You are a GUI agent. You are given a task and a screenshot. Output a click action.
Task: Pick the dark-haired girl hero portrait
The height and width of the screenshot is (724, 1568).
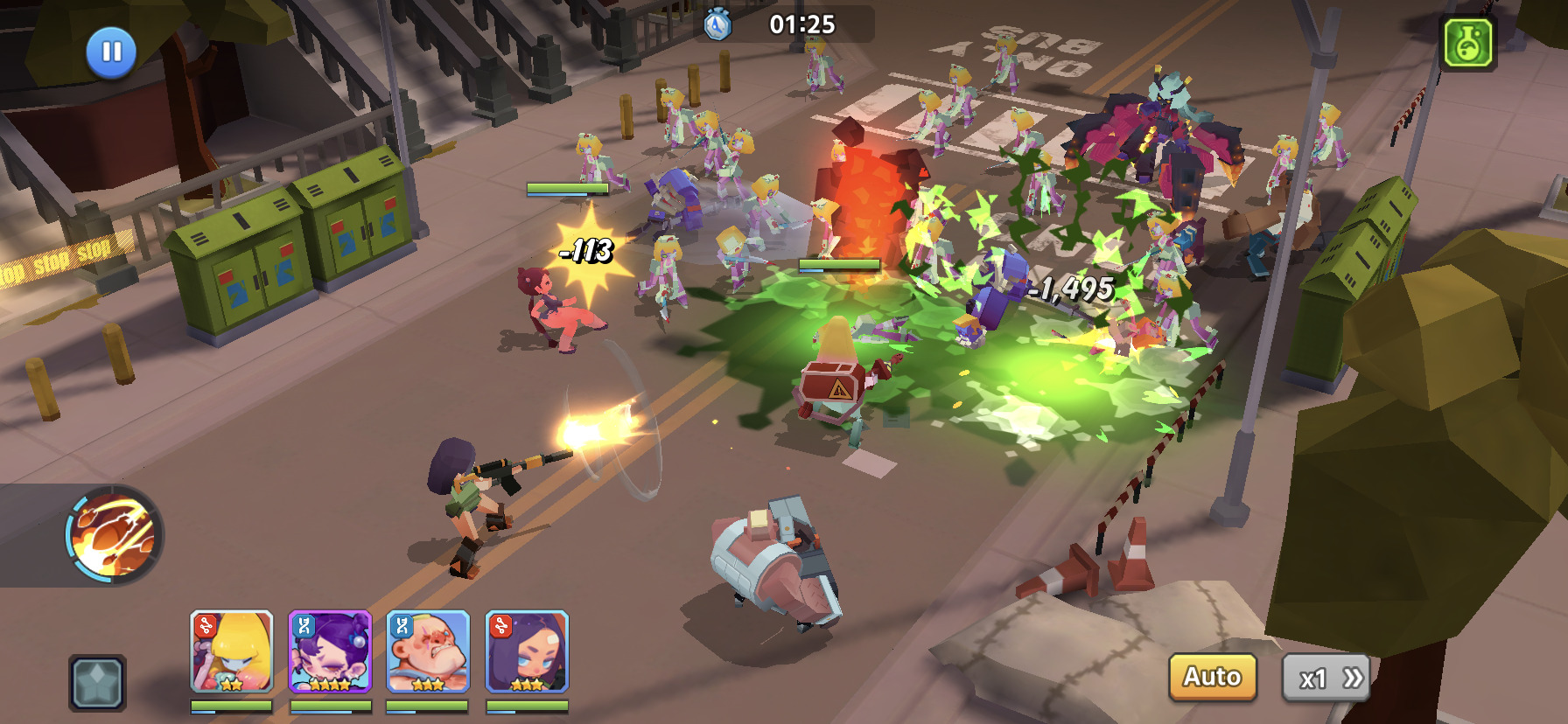(527, 651)
